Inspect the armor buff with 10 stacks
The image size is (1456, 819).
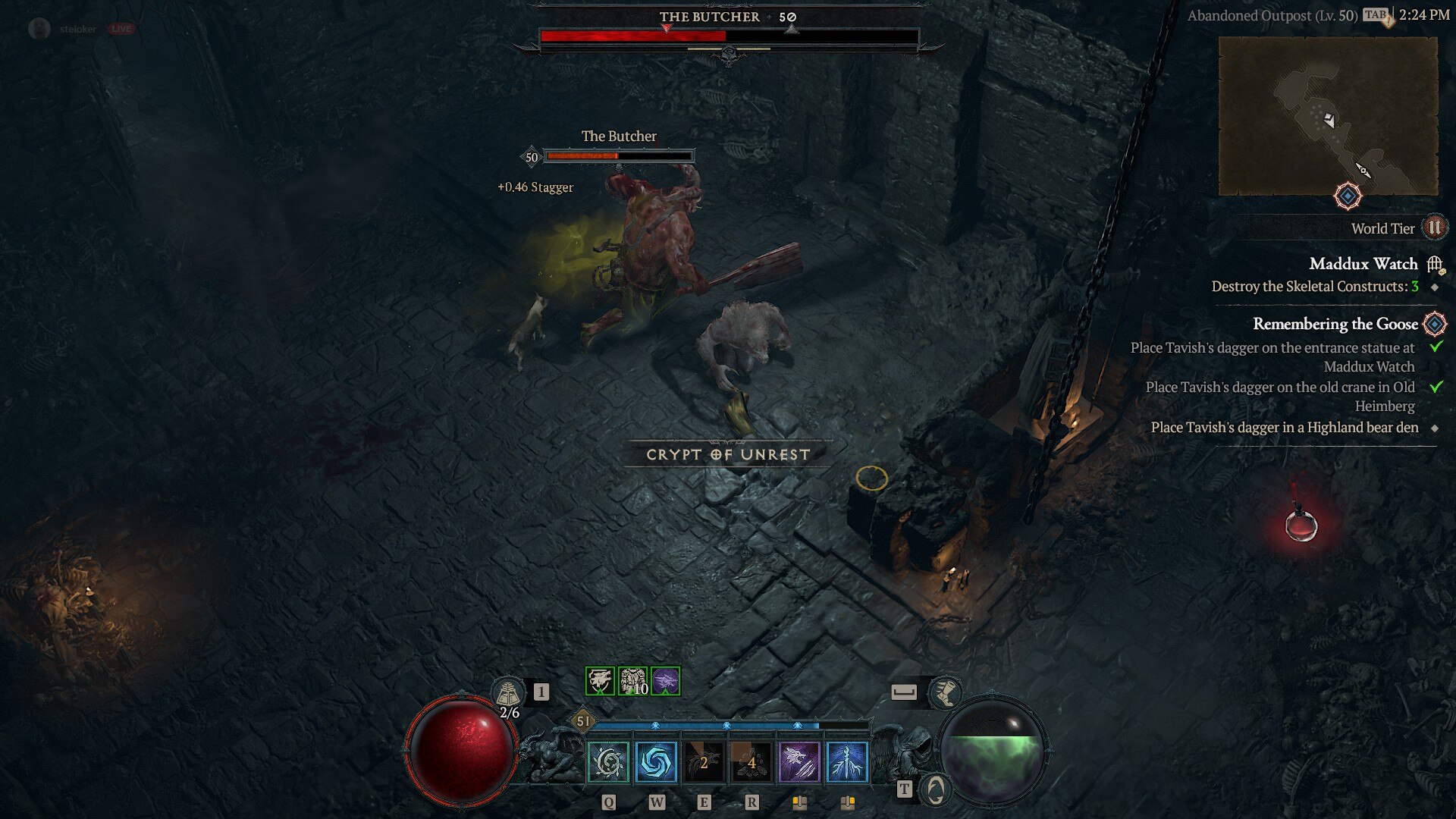click(x=632, y=681)
